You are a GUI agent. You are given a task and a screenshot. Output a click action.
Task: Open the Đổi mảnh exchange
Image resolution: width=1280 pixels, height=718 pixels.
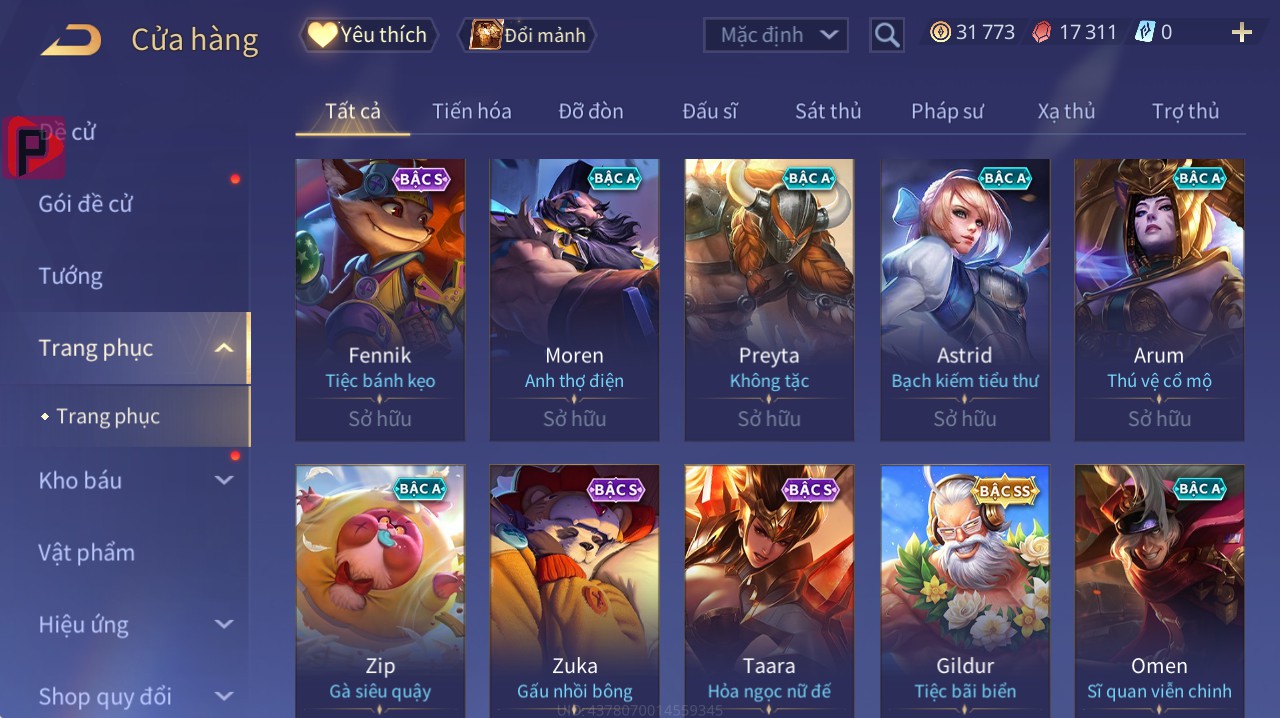coord(527,35)
